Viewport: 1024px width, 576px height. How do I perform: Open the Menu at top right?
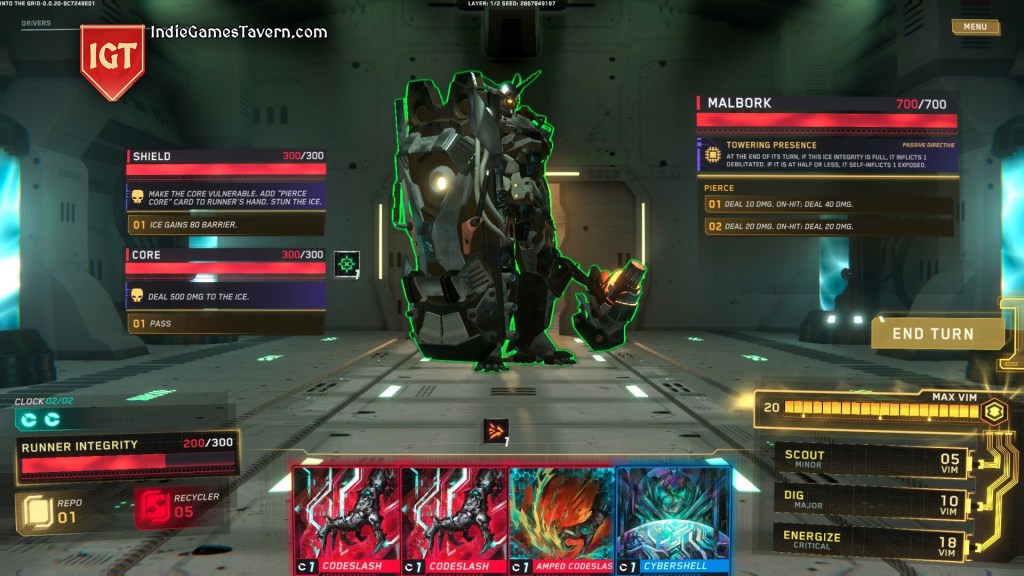(974, 27)
